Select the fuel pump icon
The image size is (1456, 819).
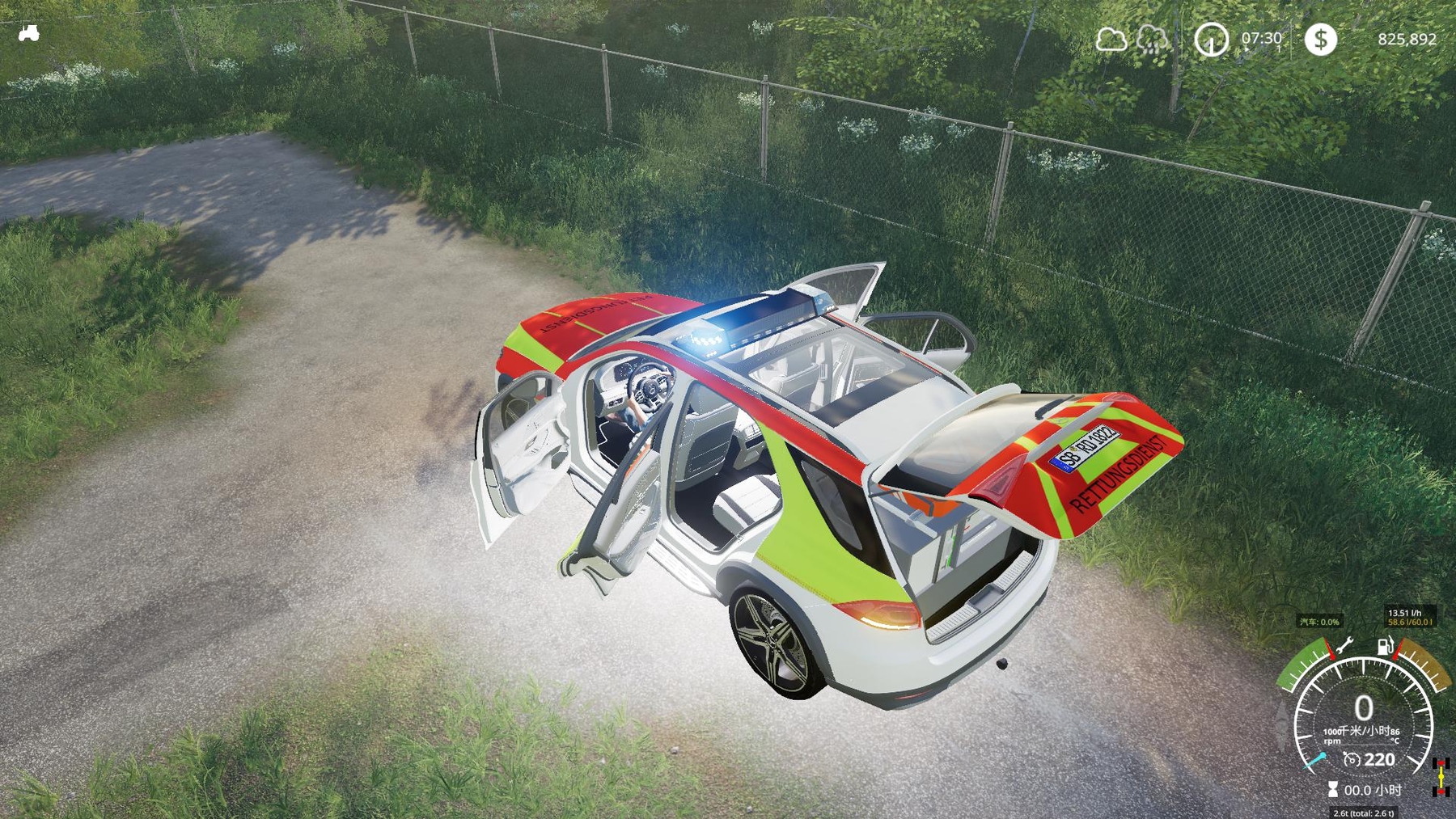pyautogui.click(x=1386, y=645)
